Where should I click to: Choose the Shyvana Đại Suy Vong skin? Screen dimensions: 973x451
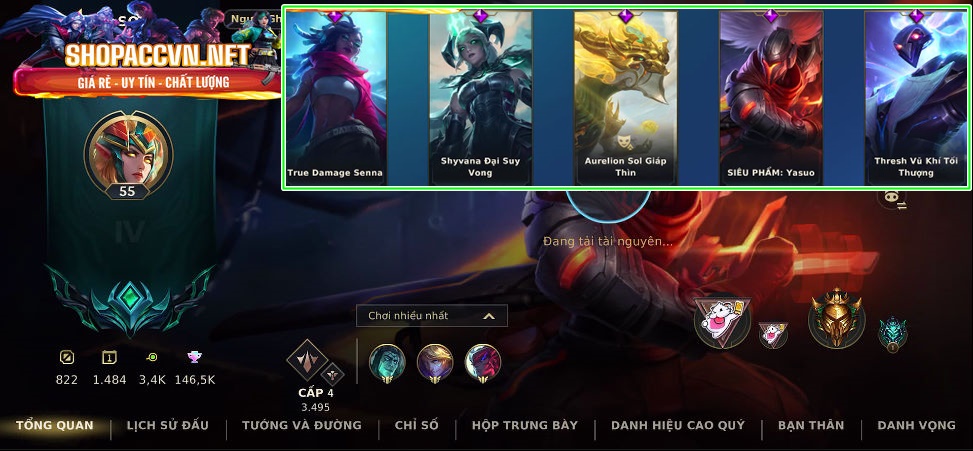pos(480,98)
